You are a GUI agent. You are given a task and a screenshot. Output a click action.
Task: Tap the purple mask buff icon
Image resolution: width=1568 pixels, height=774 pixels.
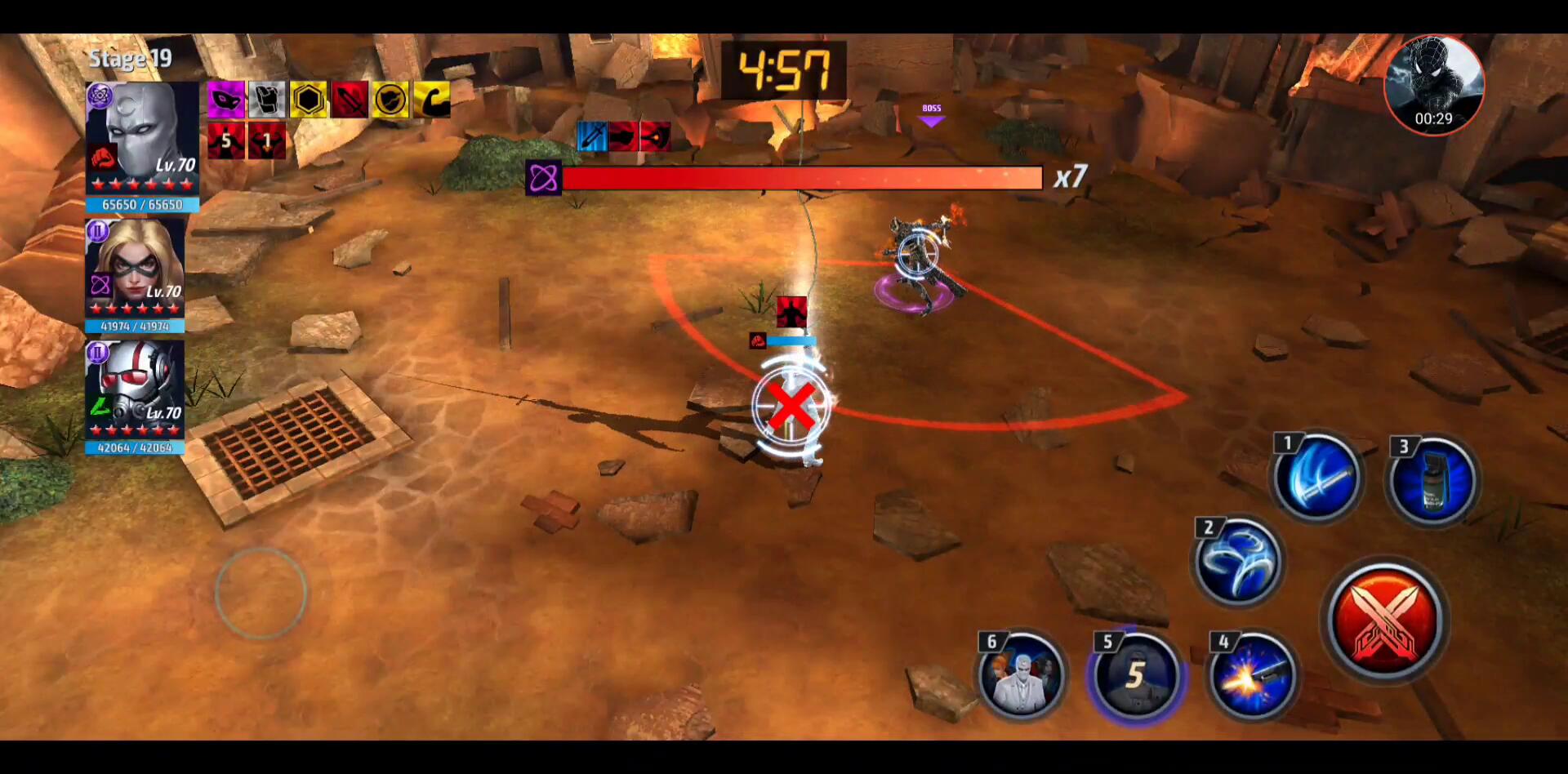[x=225, y=100]
